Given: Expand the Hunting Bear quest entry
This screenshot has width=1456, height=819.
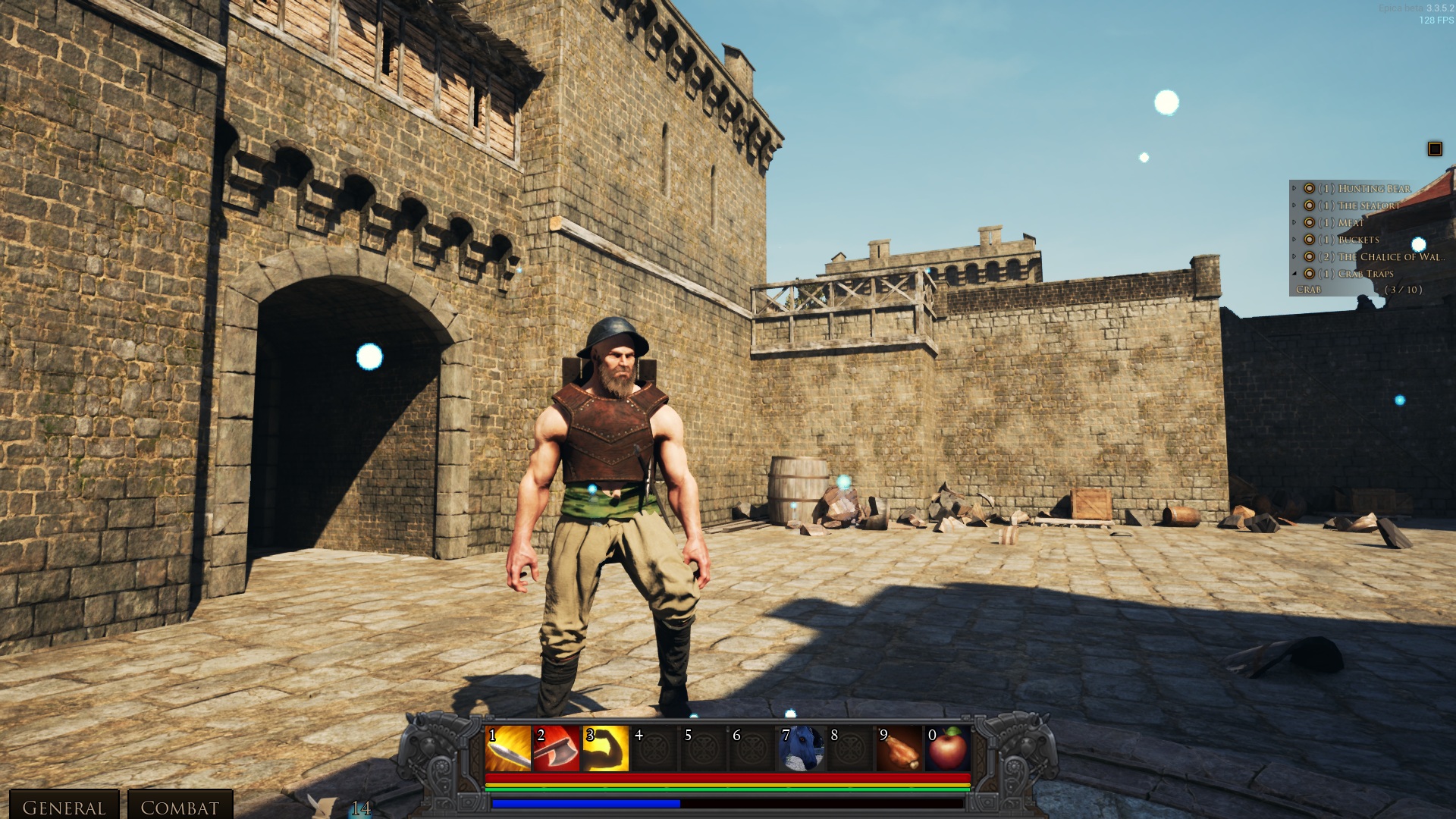Looking at the screenshot, I should (1294, 188).
